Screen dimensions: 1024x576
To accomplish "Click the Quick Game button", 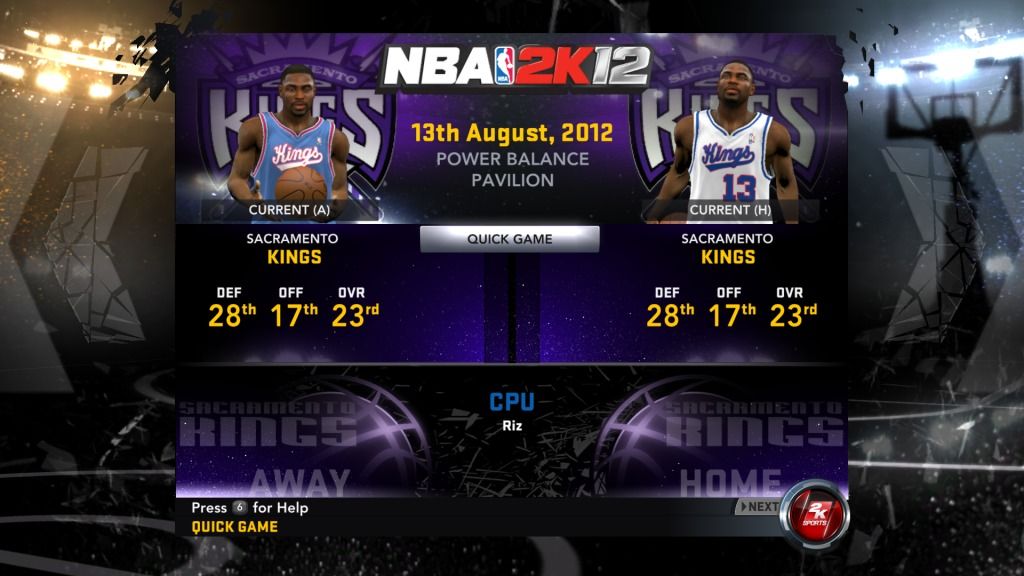I will click(509, 239).
